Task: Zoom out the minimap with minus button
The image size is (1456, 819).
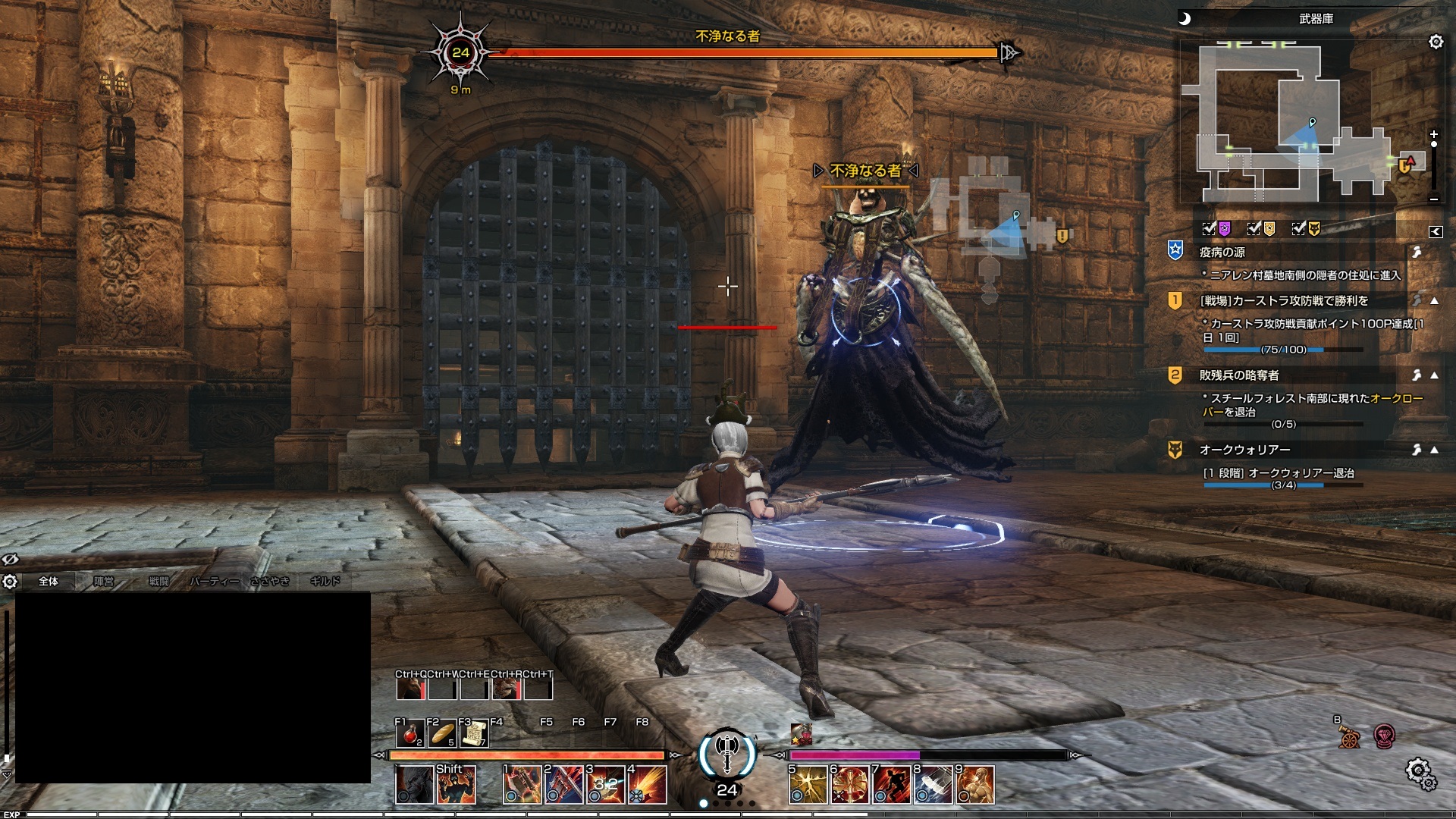Action: 1433,199
